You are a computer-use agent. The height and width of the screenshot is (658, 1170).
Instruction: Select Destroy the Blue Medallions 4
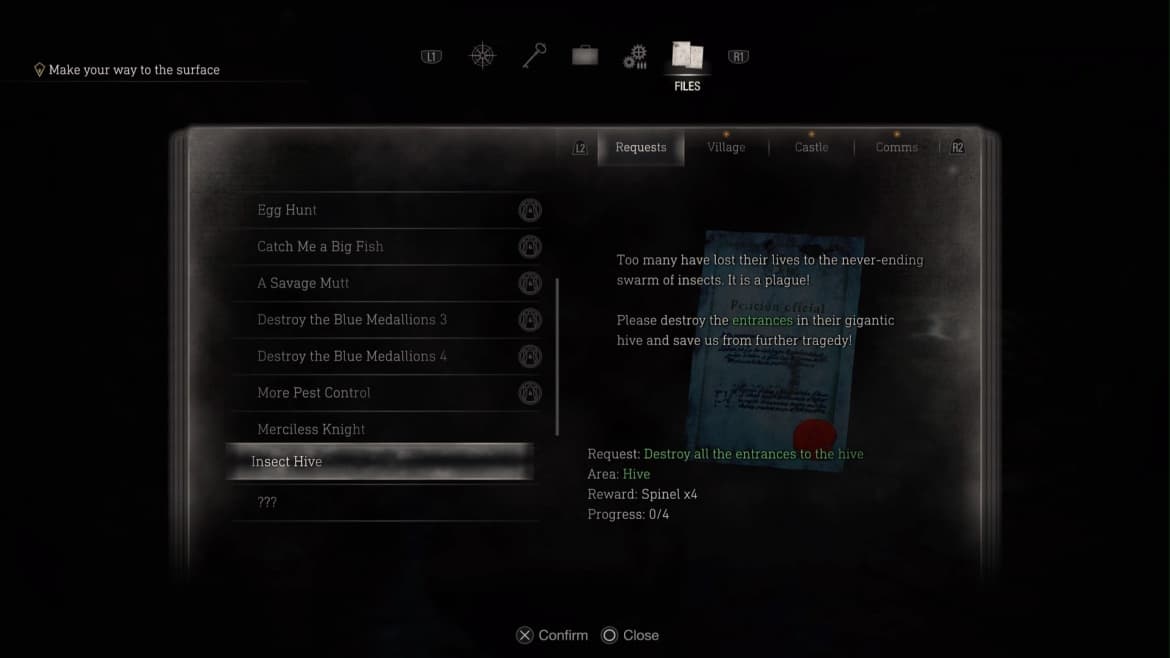click(x=352, y=356)
